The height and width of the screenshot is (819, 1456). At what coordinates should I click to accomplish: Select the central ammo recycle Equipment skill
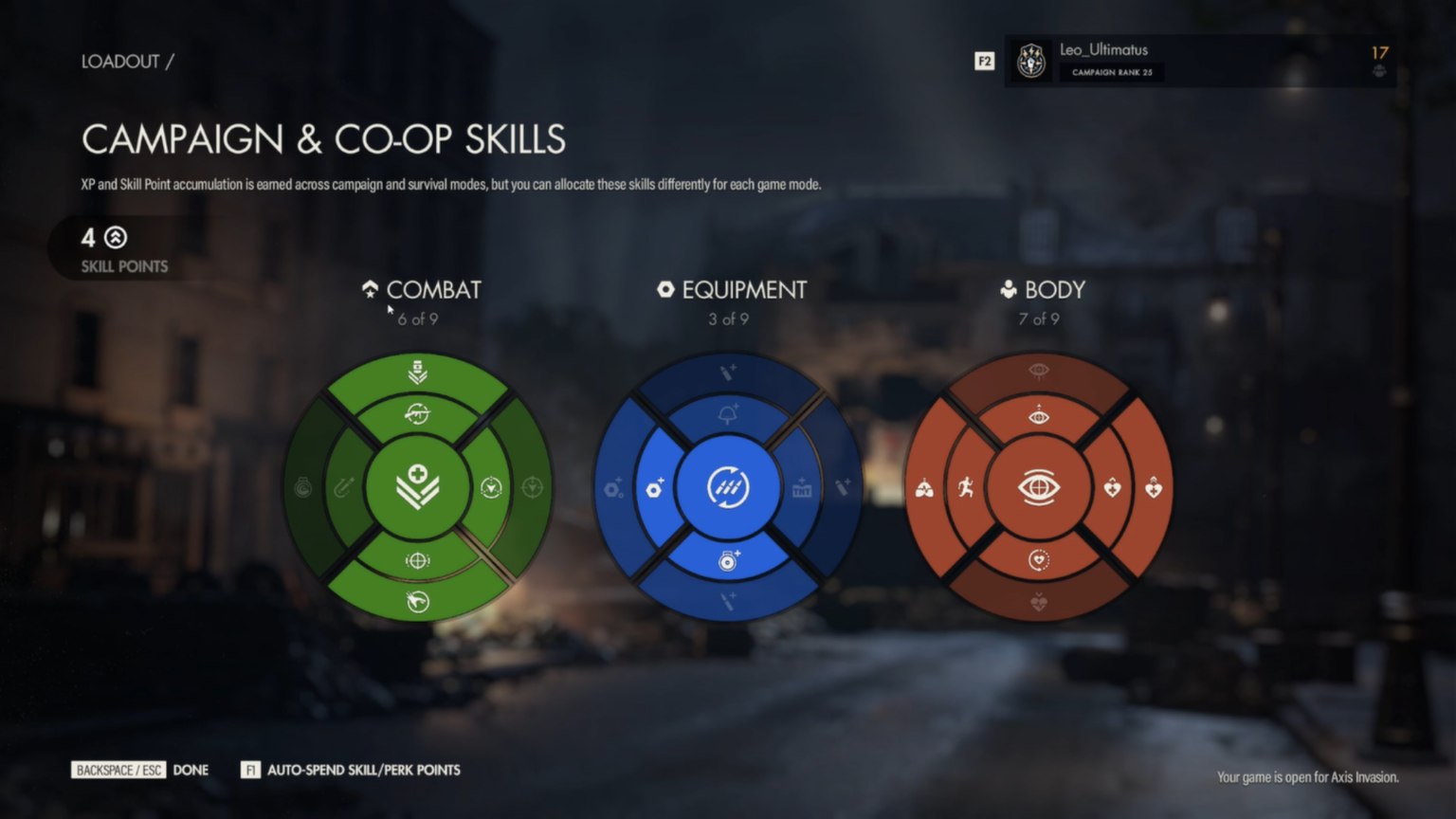tap(728, 486)
